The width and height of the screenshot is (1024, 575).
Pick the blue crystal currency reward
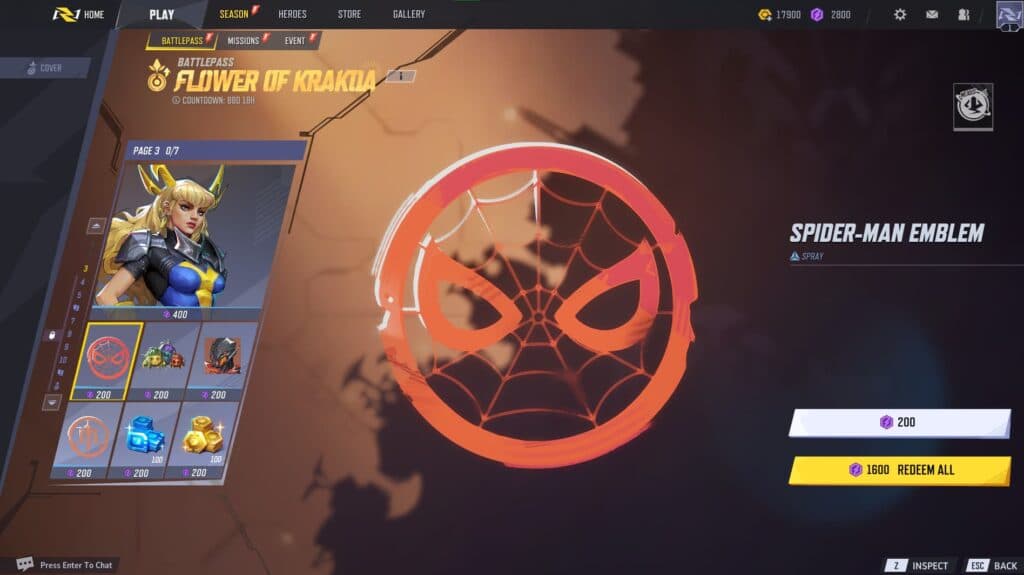pyautogui.click(x=141, y=435)
